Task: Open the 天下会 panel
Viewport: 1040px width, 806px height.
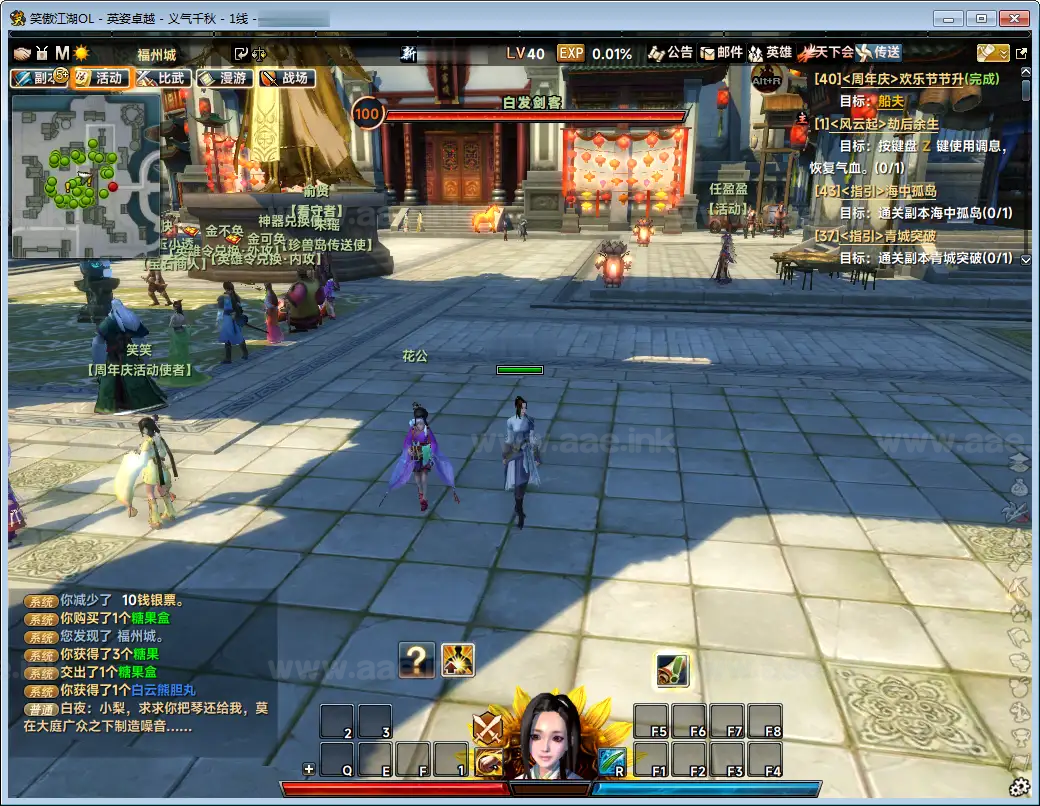Action: [825, 53]
